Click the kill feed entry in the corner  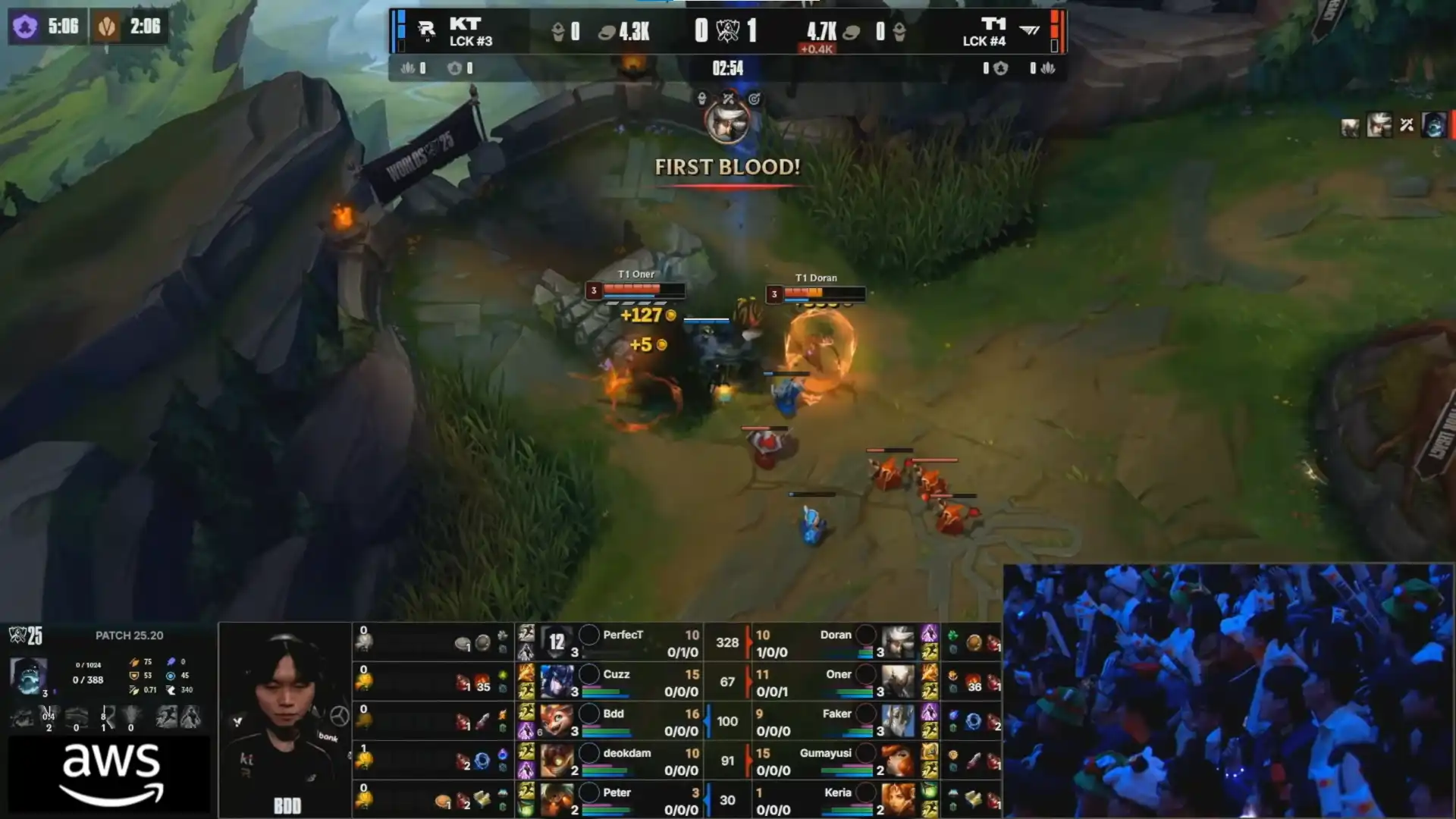pyautogui.click(x=1392, y=125)
